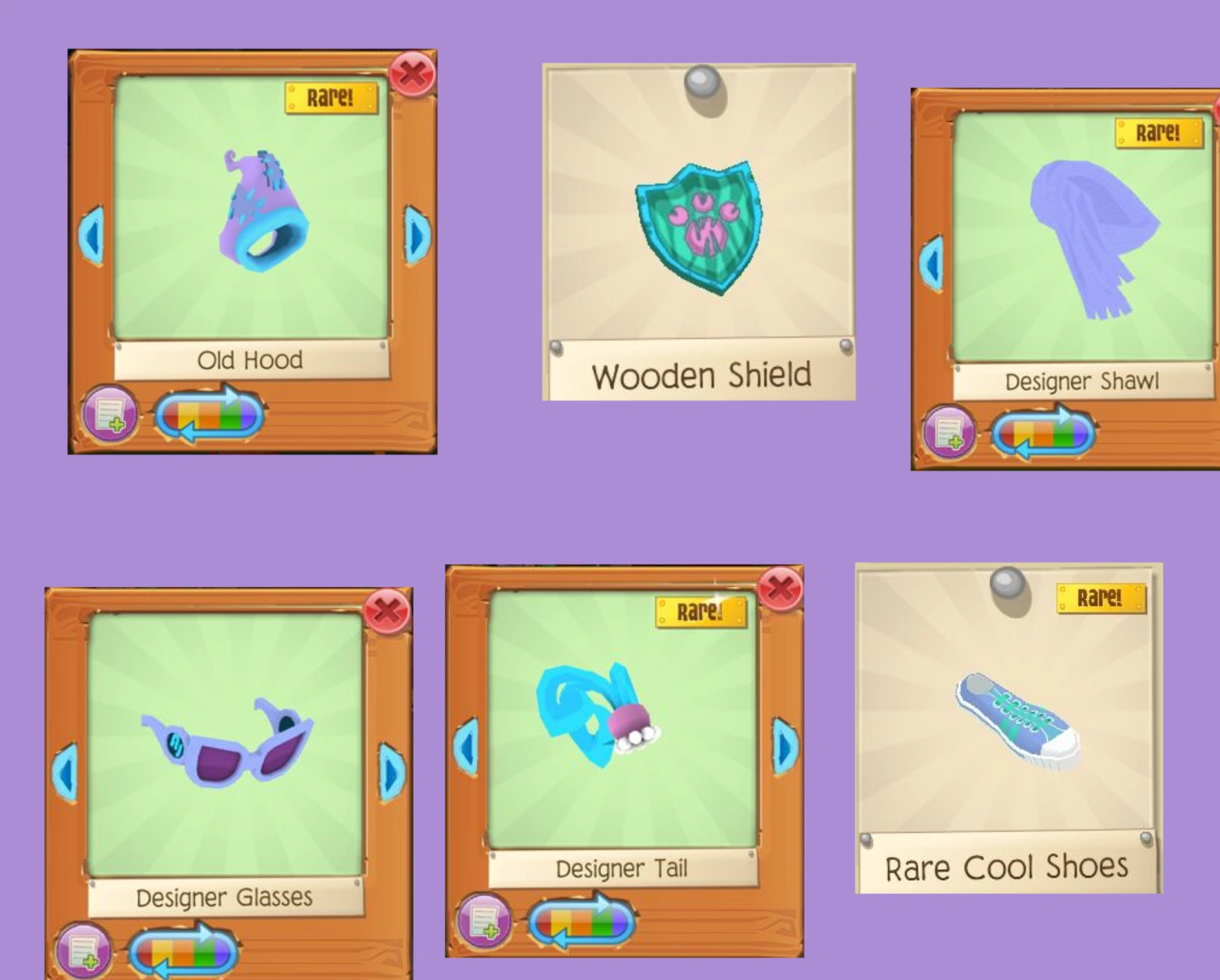Click the Designer Glasses name label
Screen dimensions: 1220x980
coord(226,897)
